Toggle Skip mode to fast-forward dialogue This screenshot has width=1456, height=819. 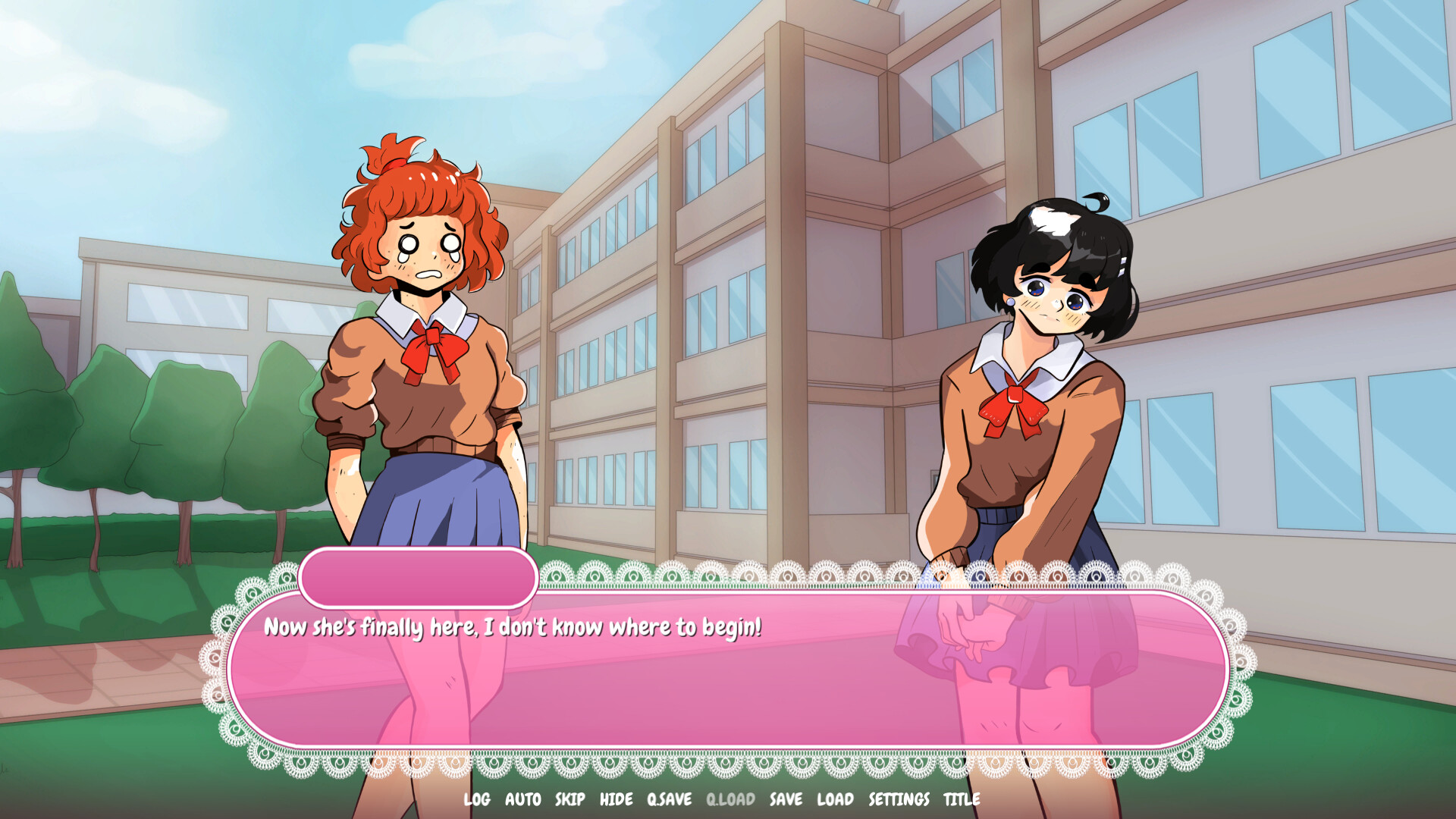click(x=569, y=799)
